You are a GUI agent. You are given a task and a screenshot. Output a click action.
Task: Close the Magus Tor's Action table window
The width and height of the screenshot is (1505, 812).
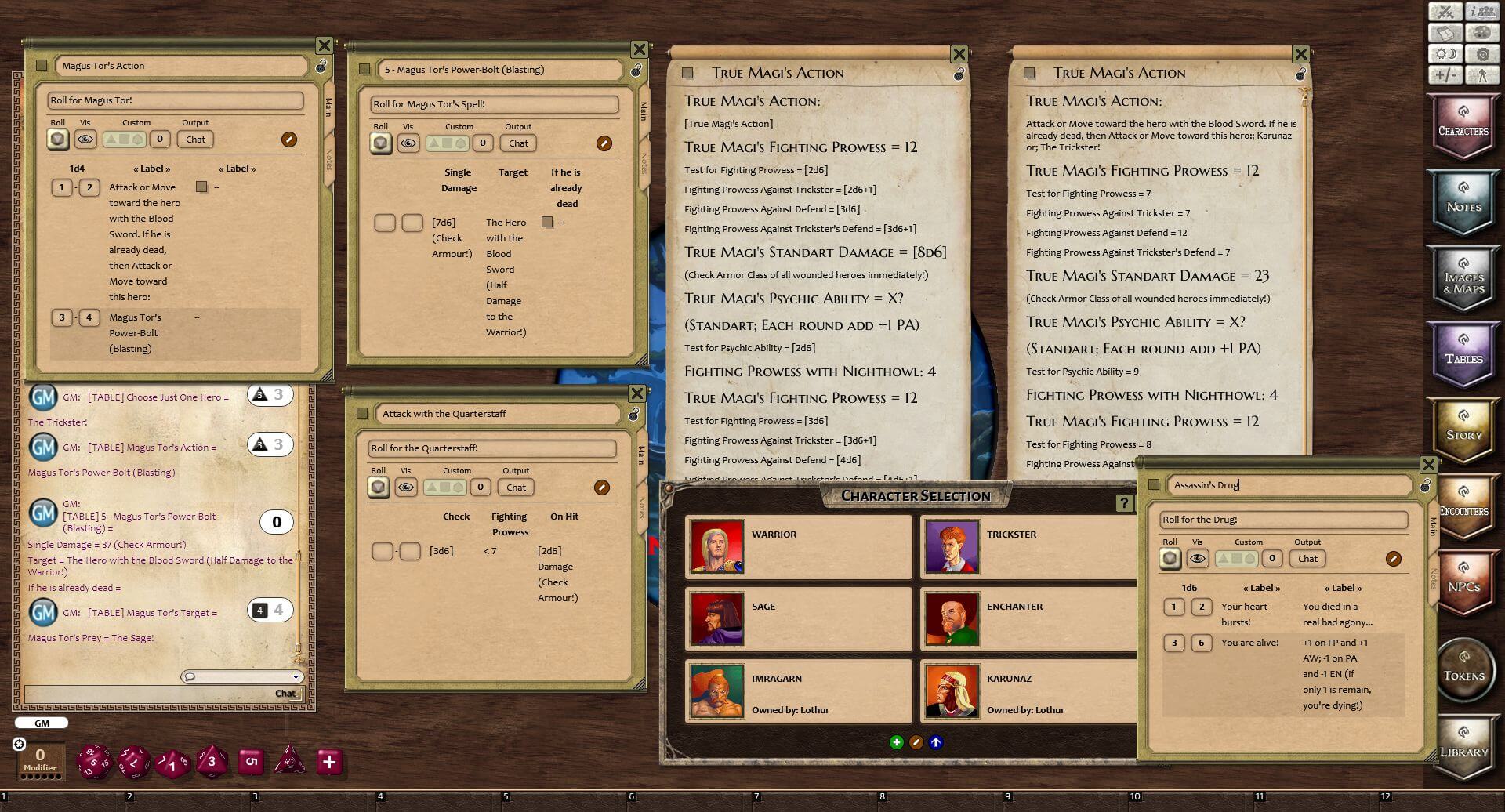(324, 45)
